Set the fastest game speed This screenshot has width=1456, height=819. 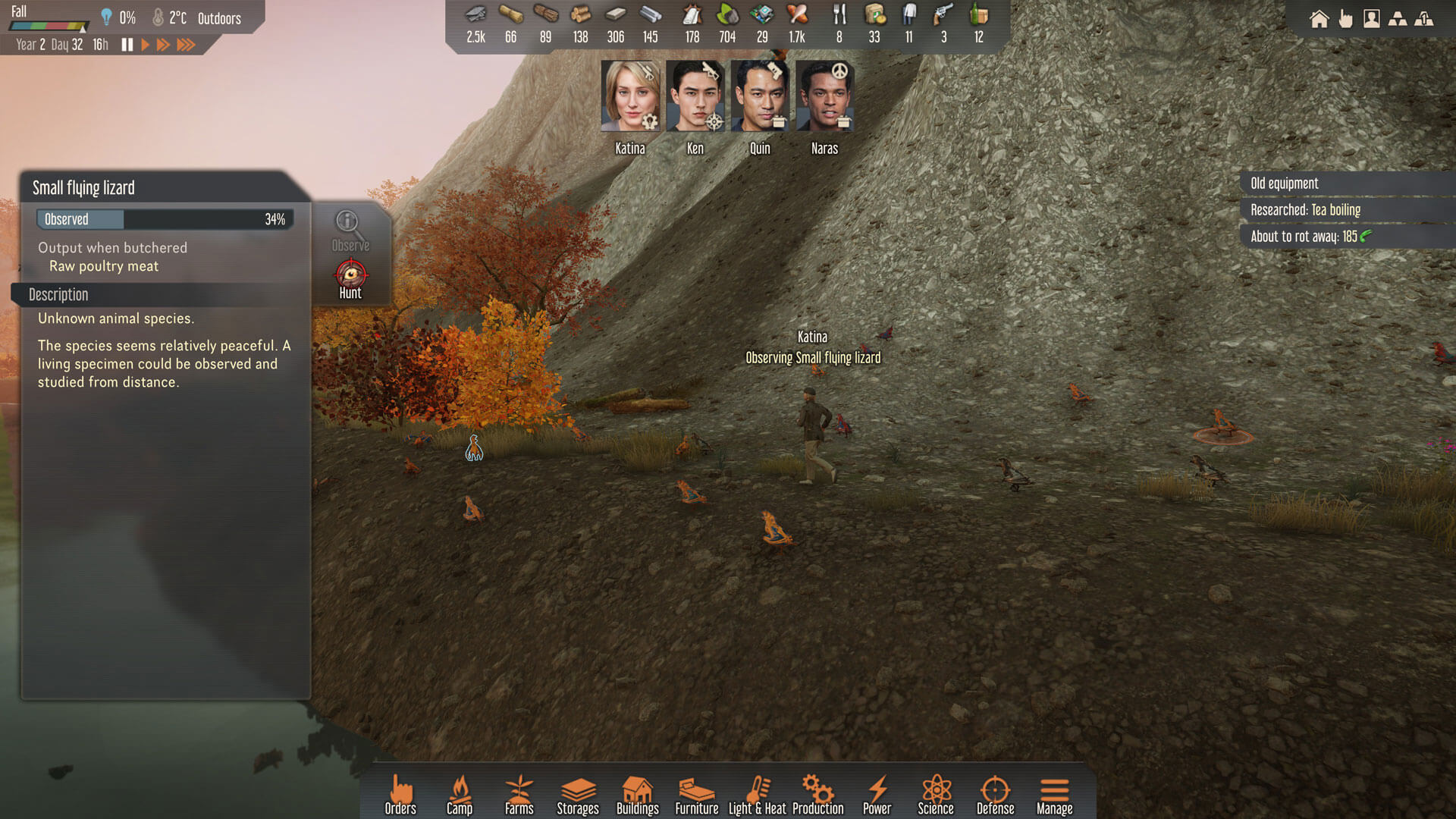186,45
